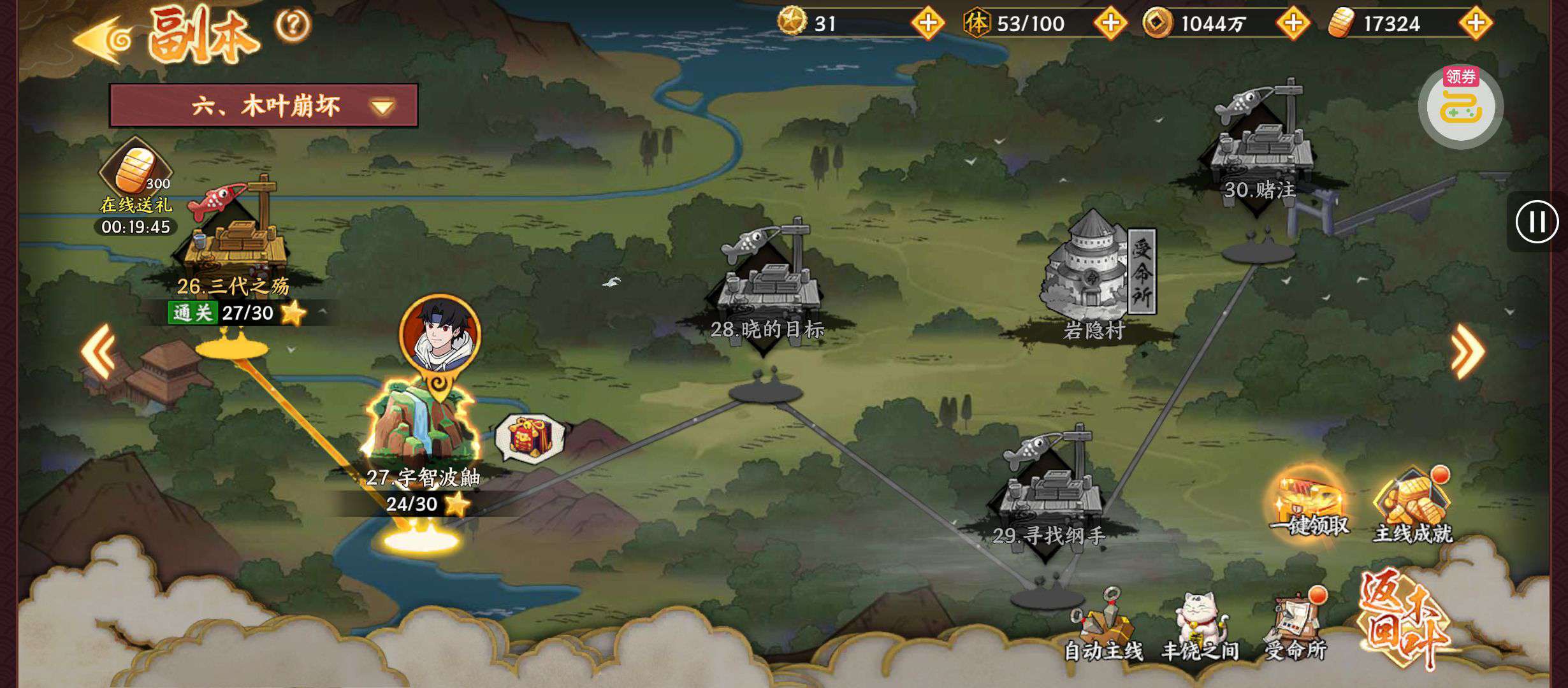Add gold ingots with the plus button
Viewport: 1568px width, 688px height.
pyautogui.click(x=1476, y=24)
